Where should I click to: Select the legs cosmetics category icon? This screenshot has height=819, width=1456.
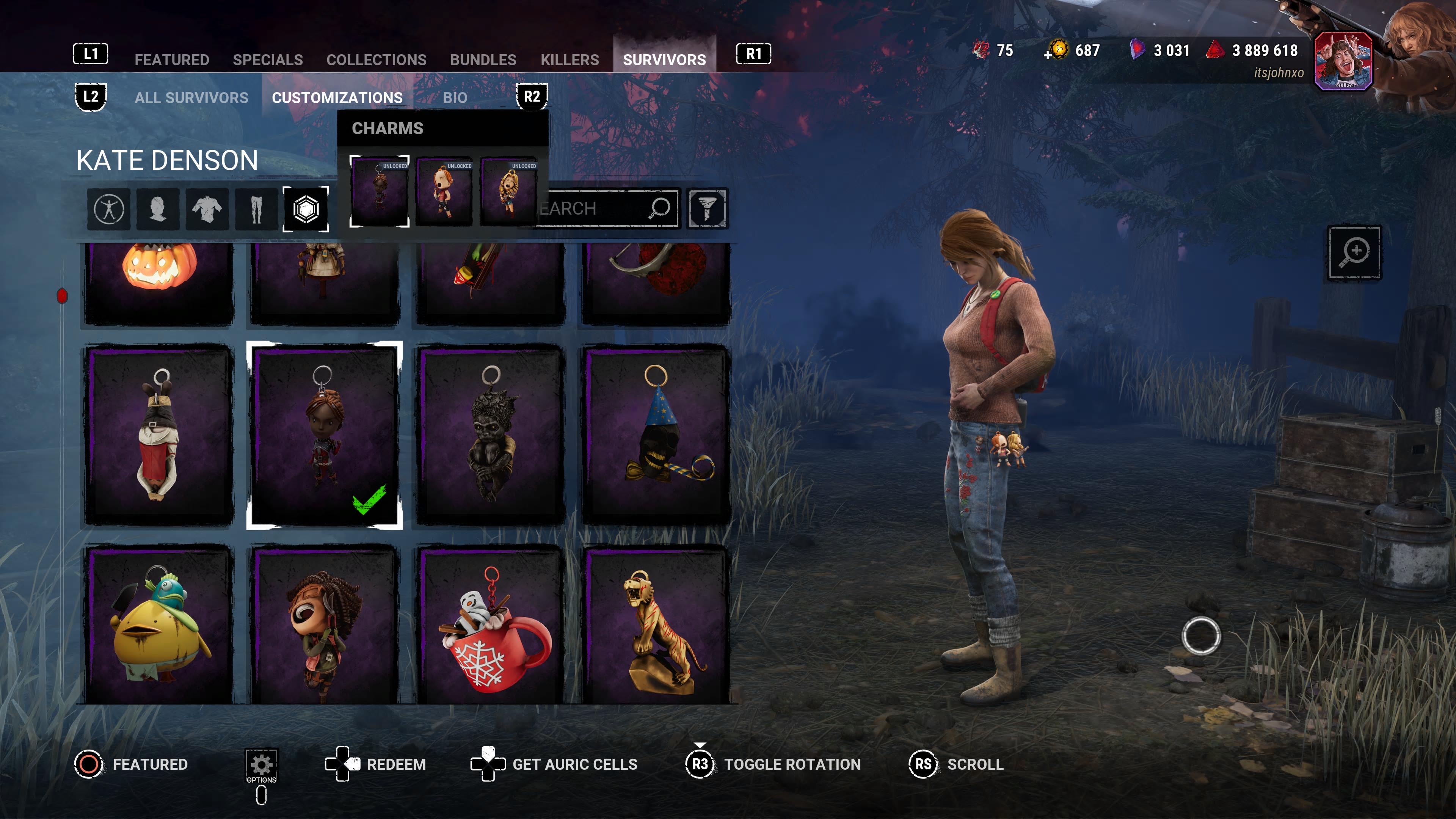pos(256,209)
